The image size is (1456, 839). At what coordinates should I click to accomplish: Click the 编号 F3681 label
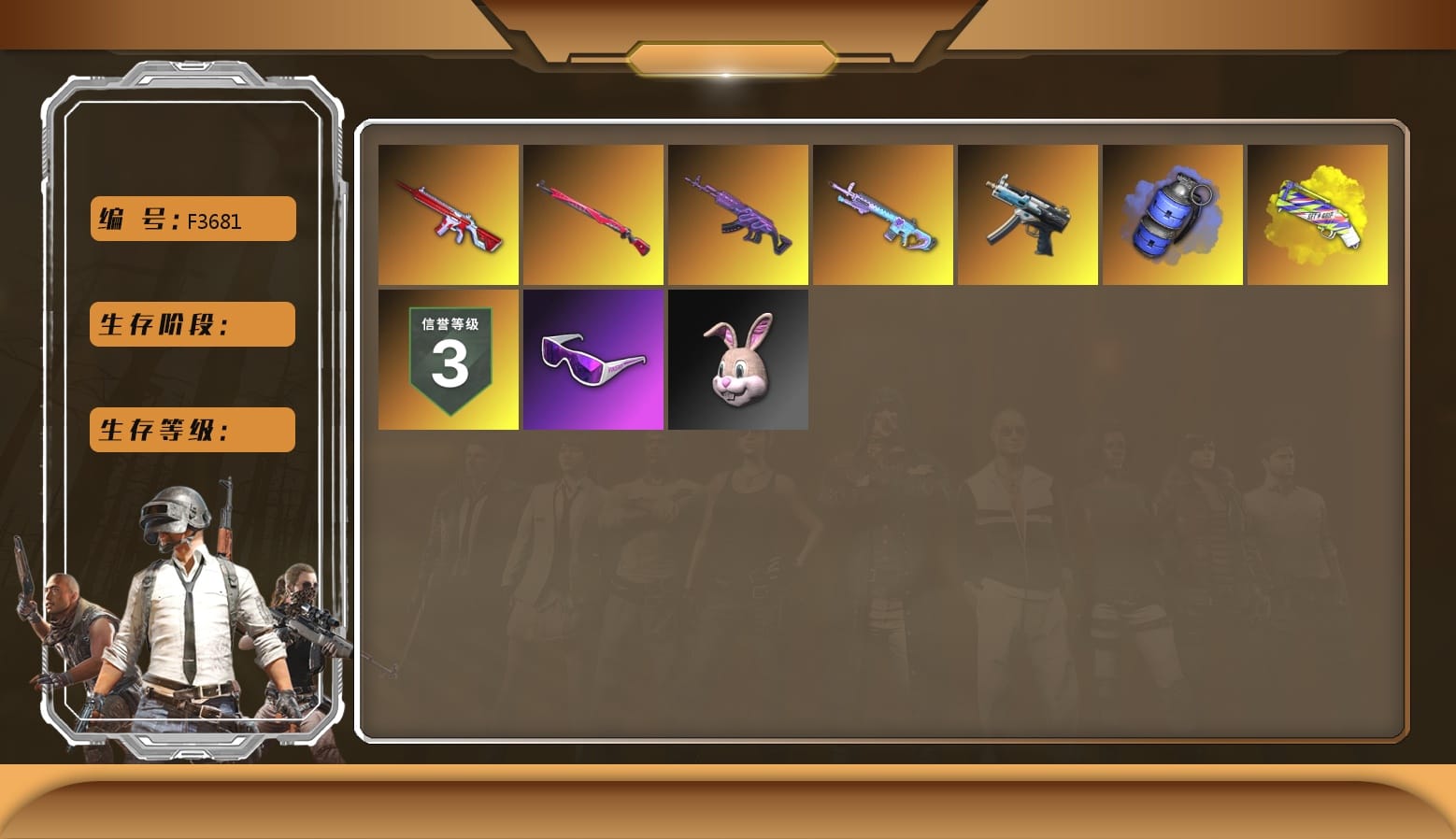[x=191, y=218]
